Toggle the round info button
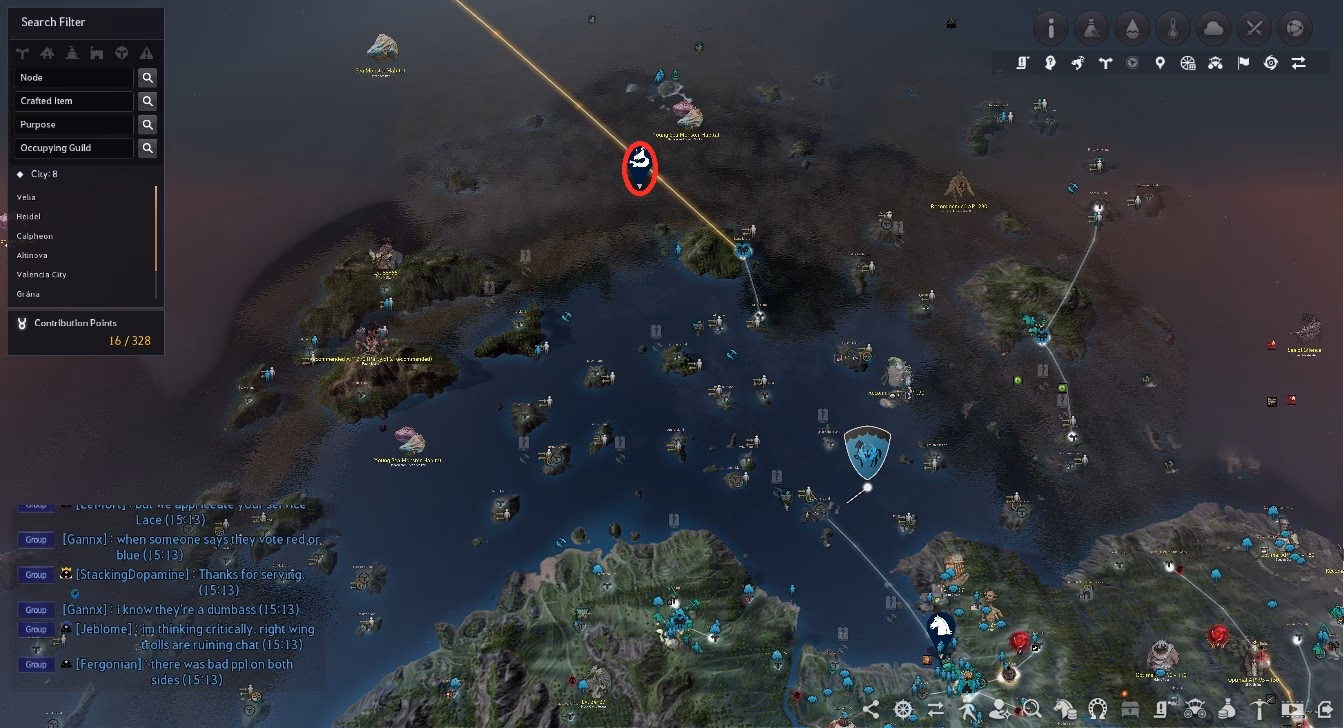Screen dimensions: 1344x728 1051,28
